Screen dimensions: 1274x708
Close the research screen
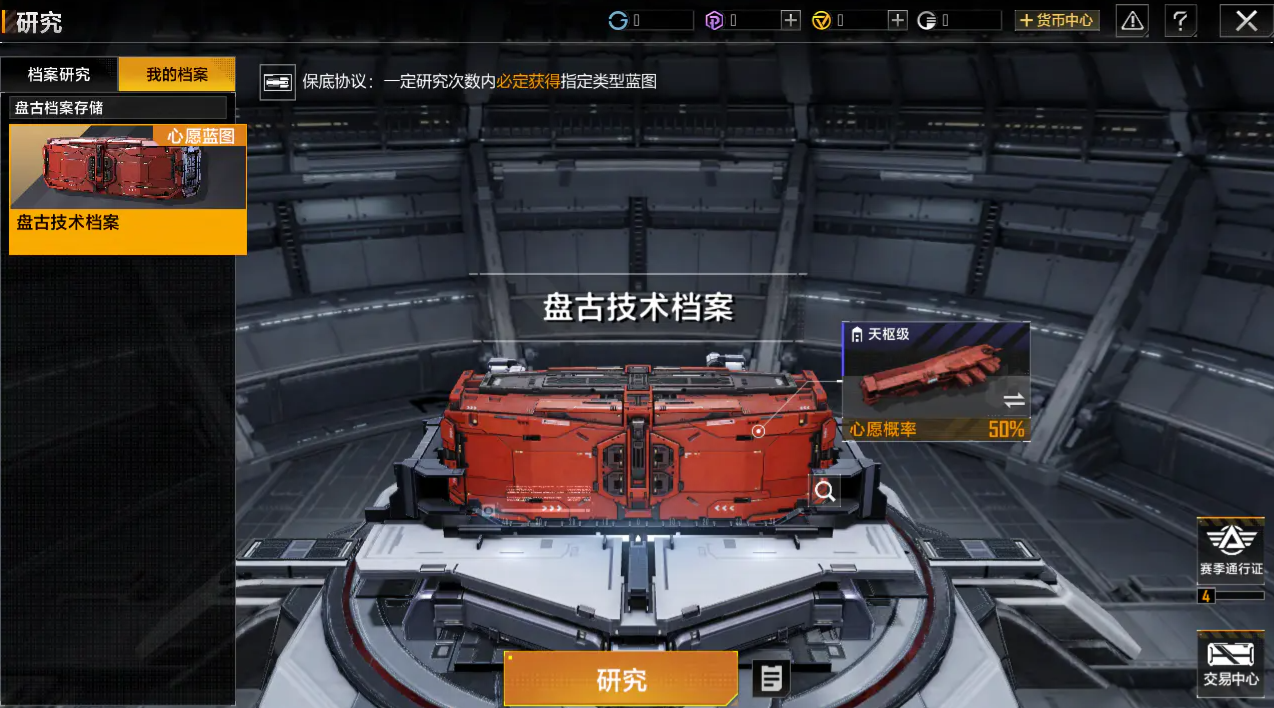click(1246, 20)
